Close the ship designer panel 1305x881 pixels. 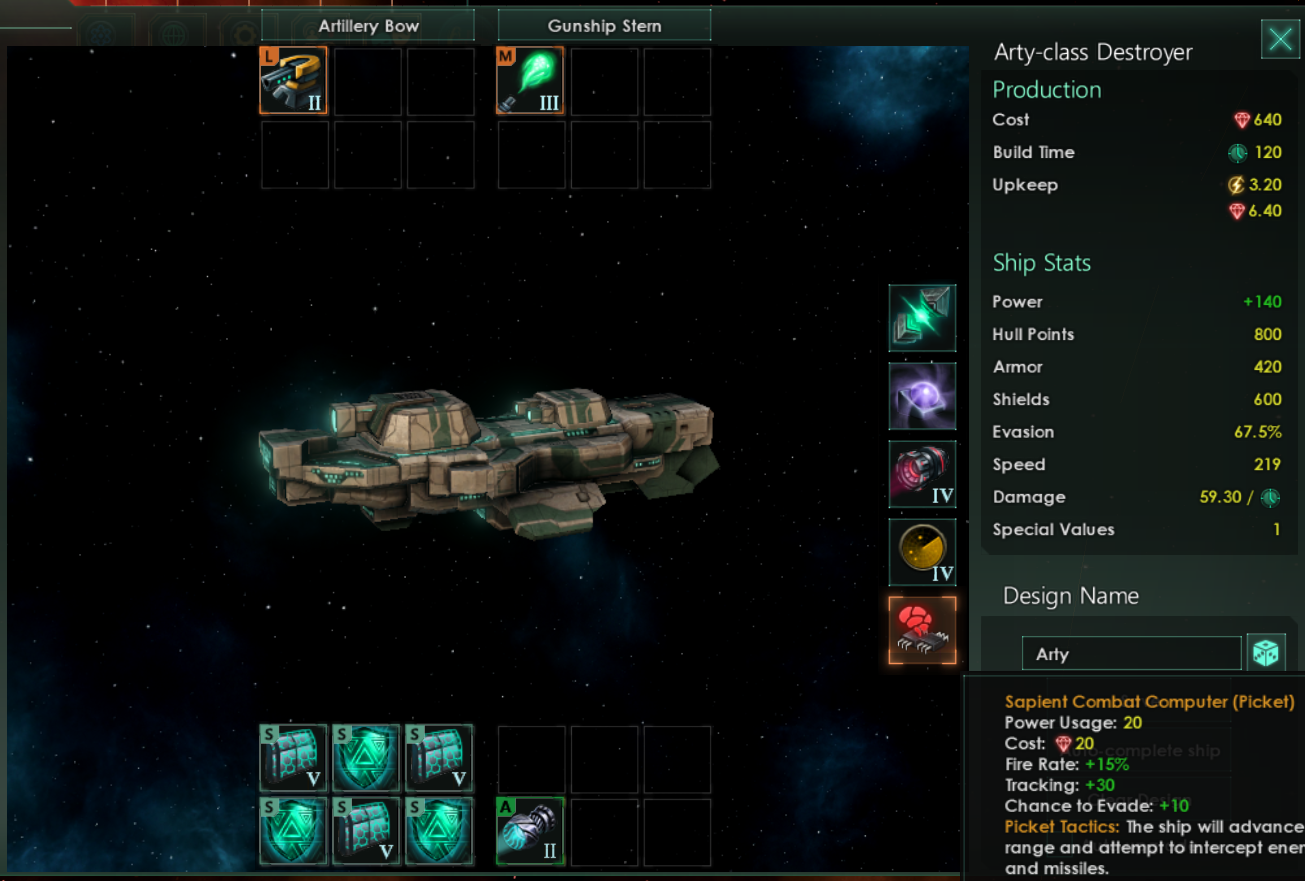[x=1280, y=40]
